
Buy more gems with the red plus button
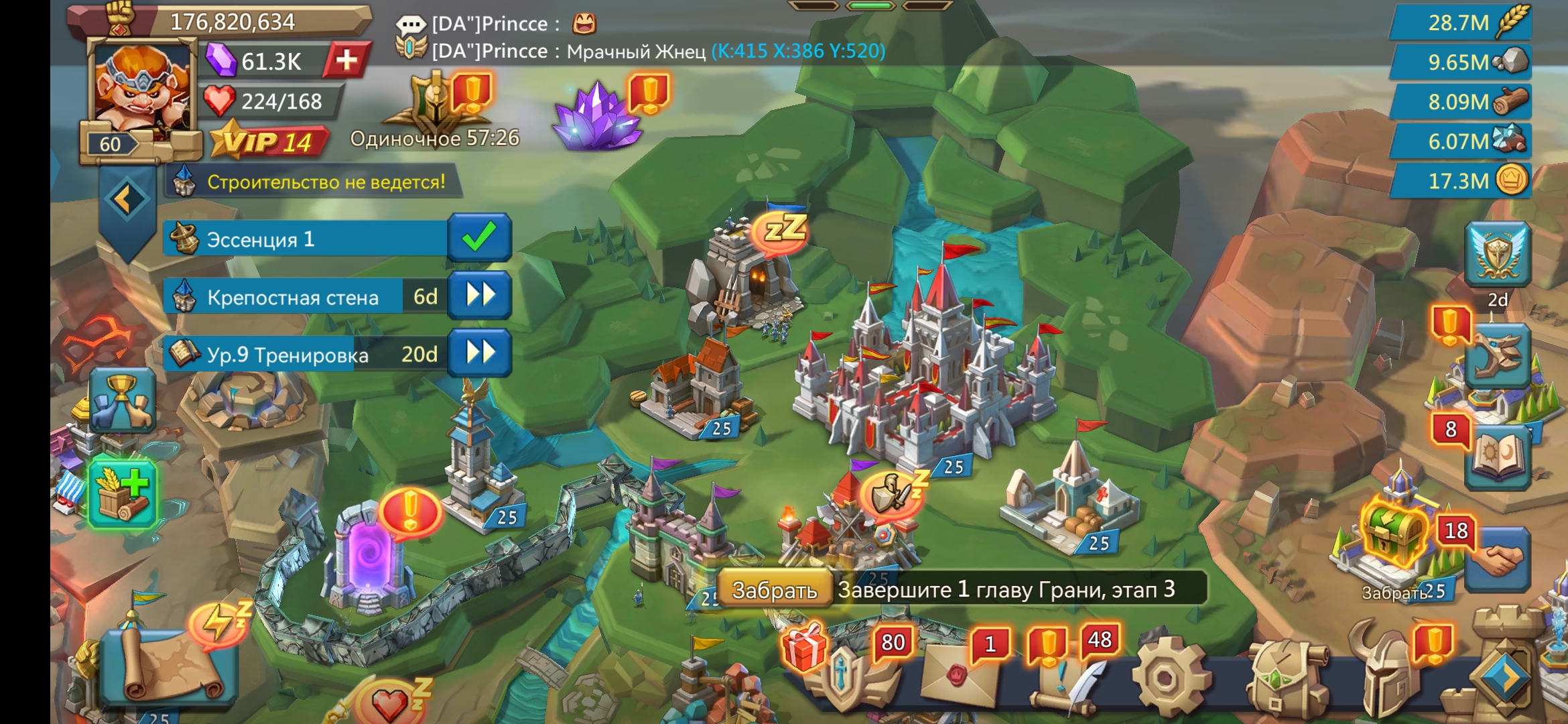click(346, 61)
